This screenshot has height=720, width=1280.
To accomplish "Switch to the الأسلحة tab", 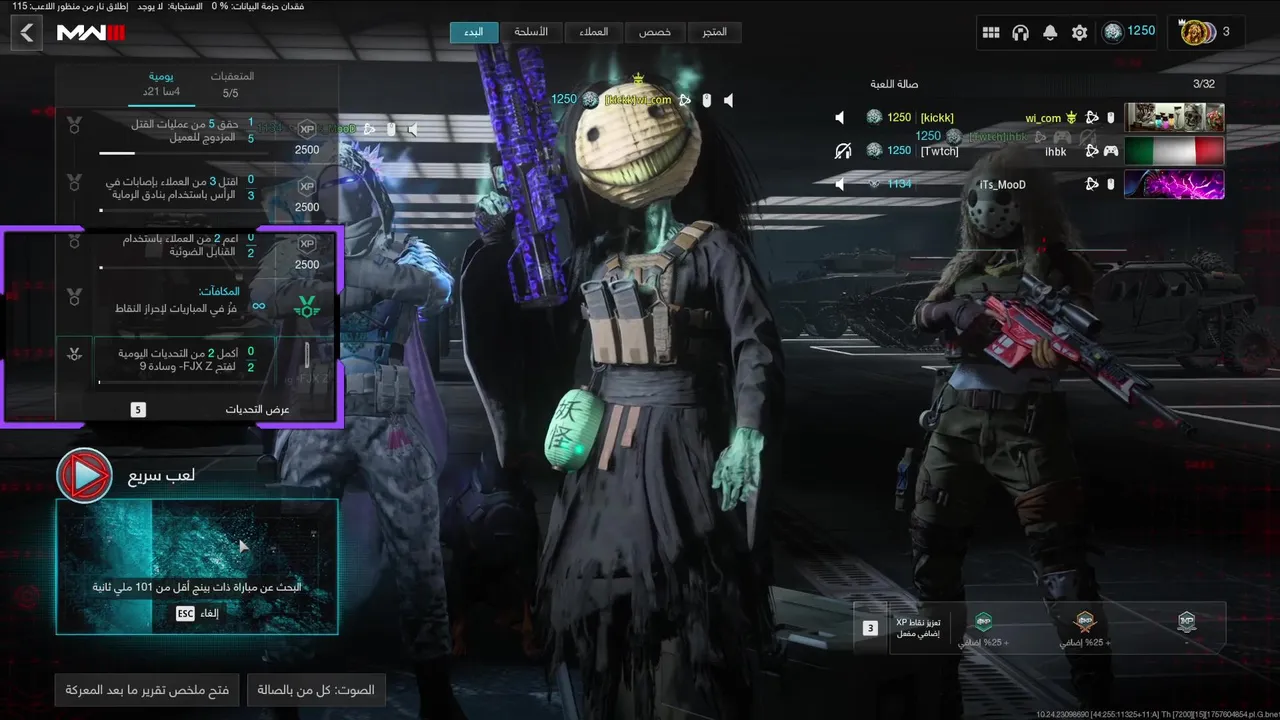I will point(531,32).
